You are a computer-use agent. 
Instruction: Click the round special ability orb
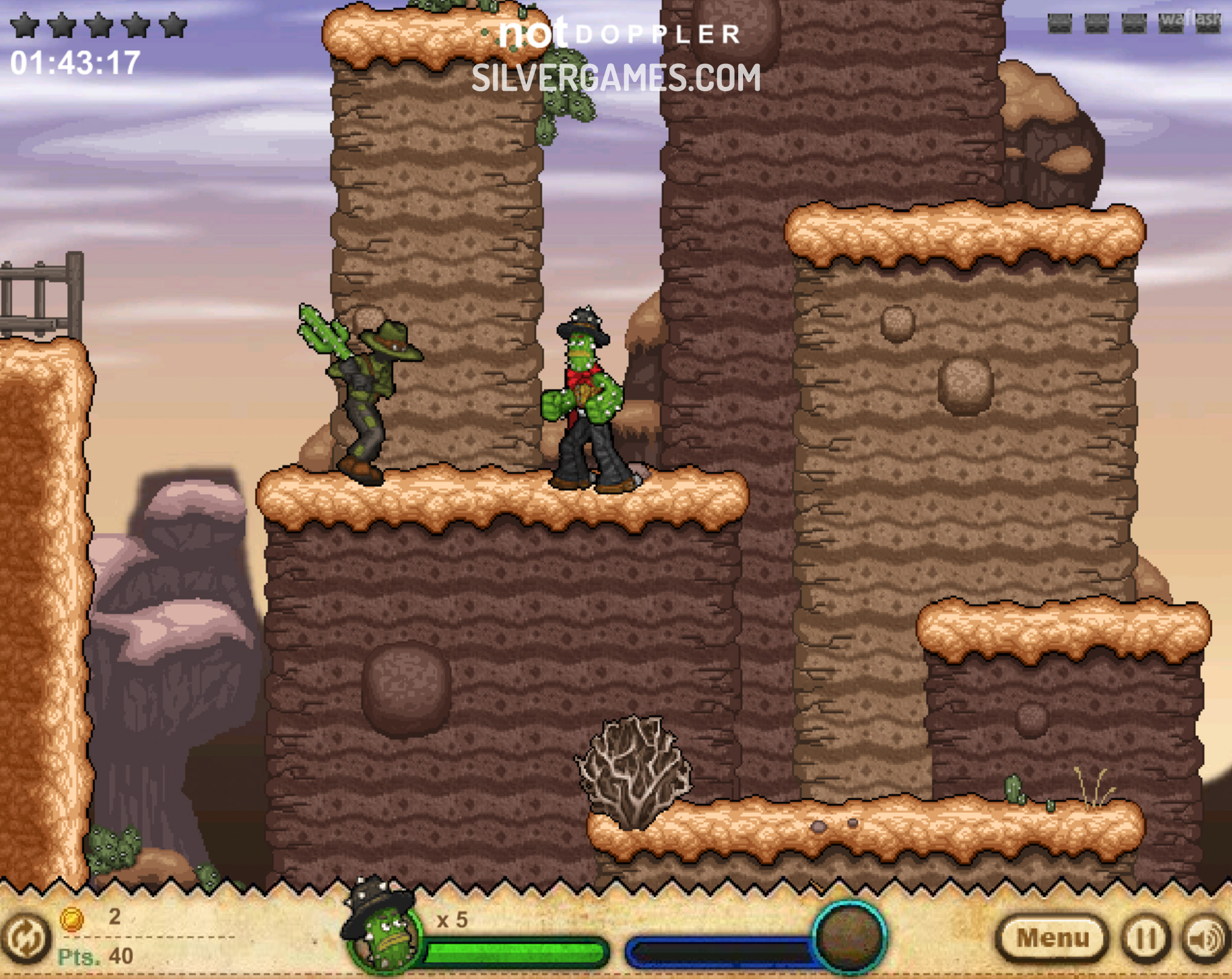point(849,937)
